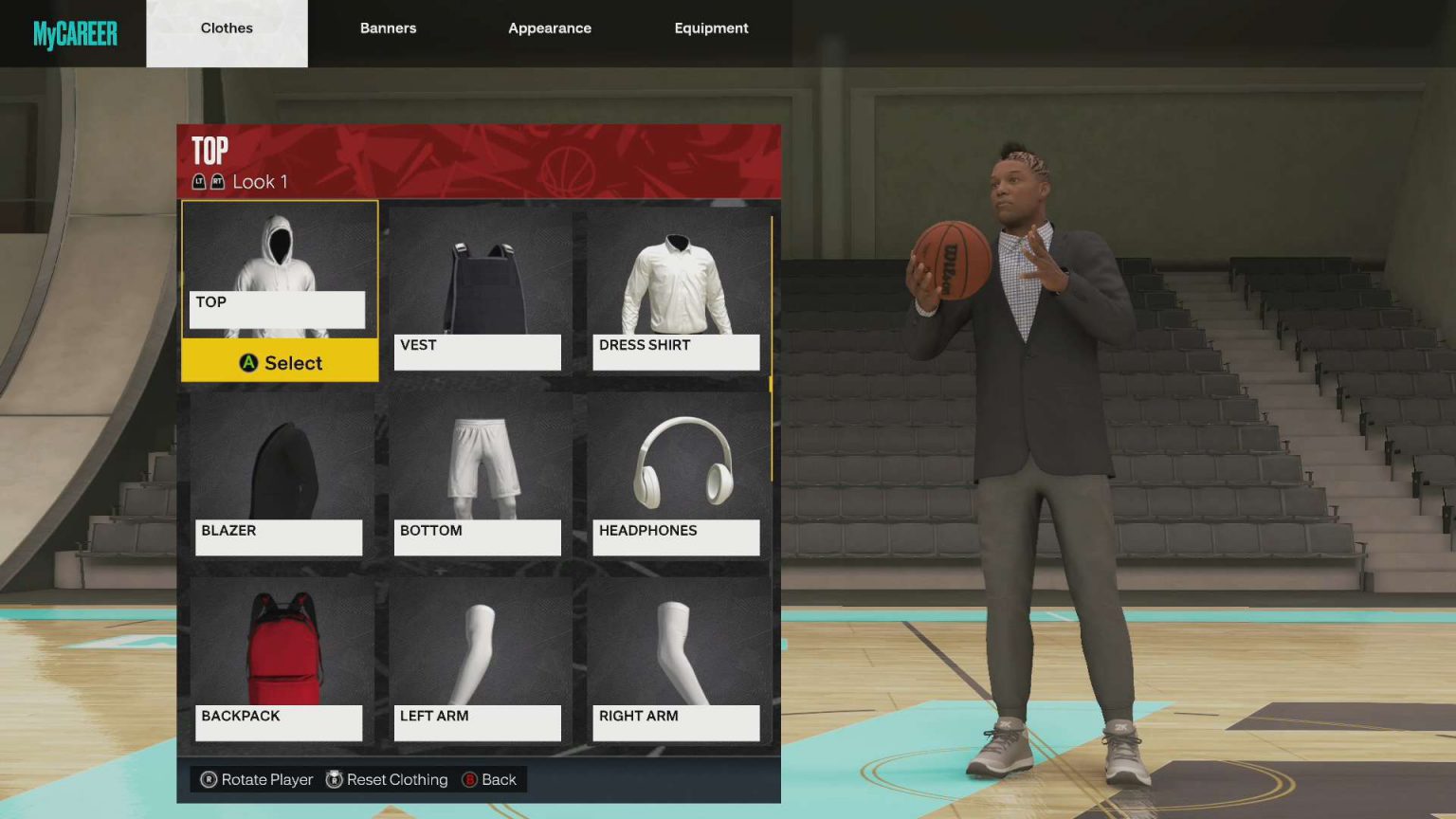Switch to the Equipment tab
This screenshot has height=819, width=1456.
711,28
